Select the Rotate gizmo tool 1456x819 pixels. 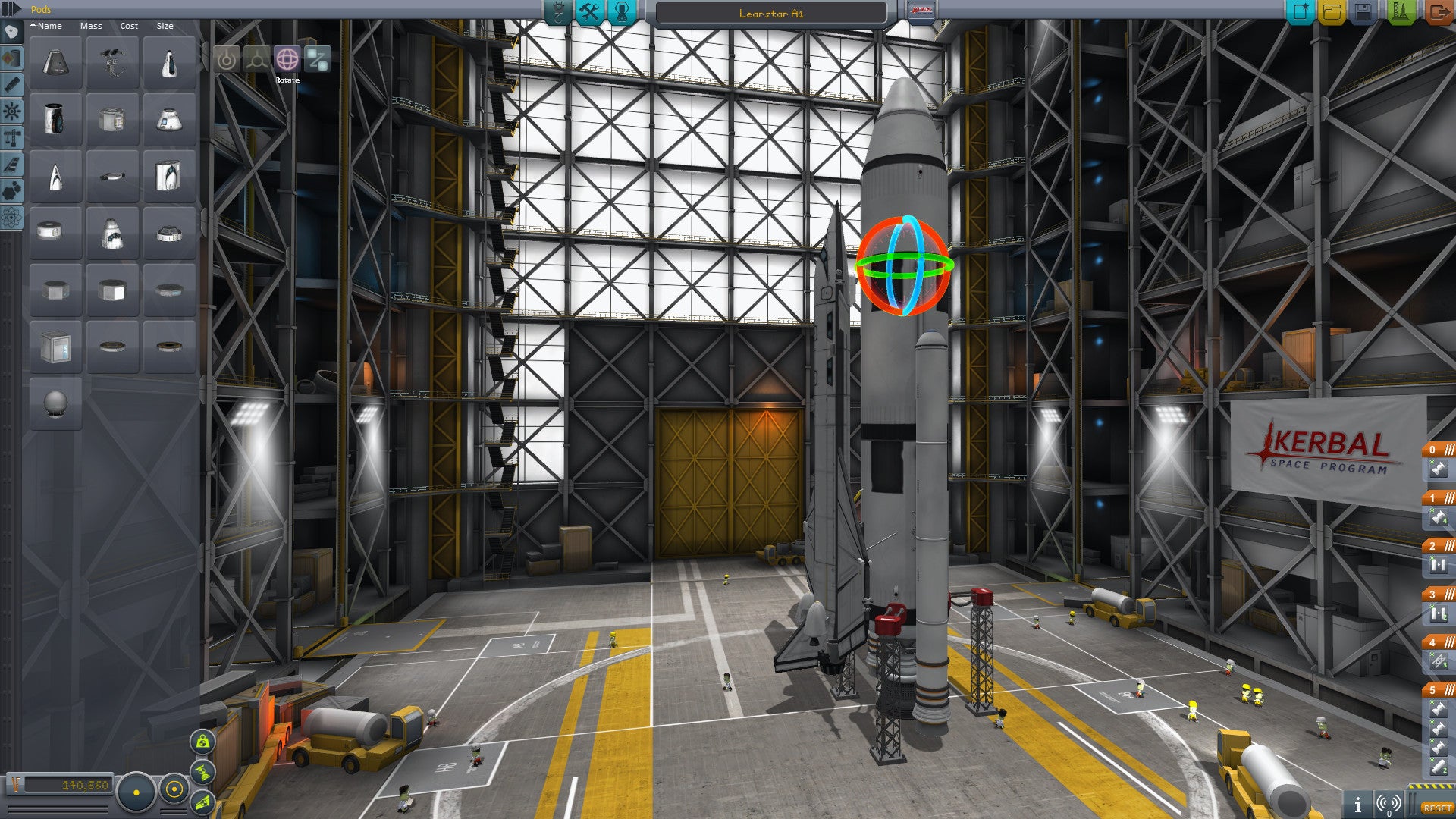tap(287, 59)
